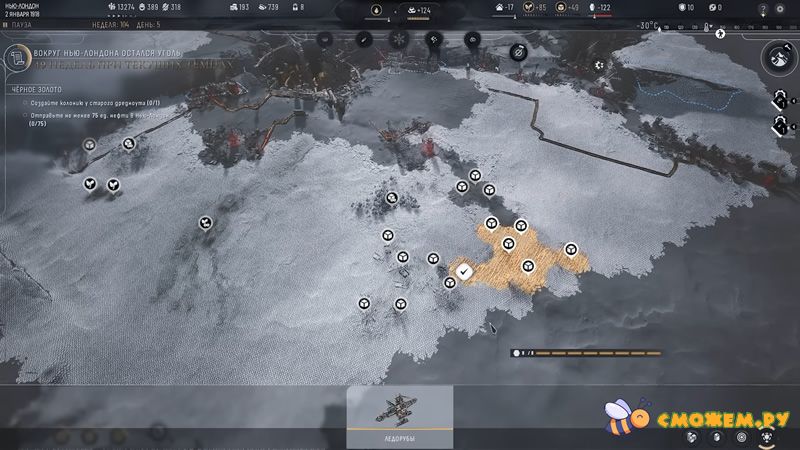This screenshot has width=800, height=450.
Task: Open the lower district shortcut on the right edge
Action: pyautogui.click(x=780, y=125)
